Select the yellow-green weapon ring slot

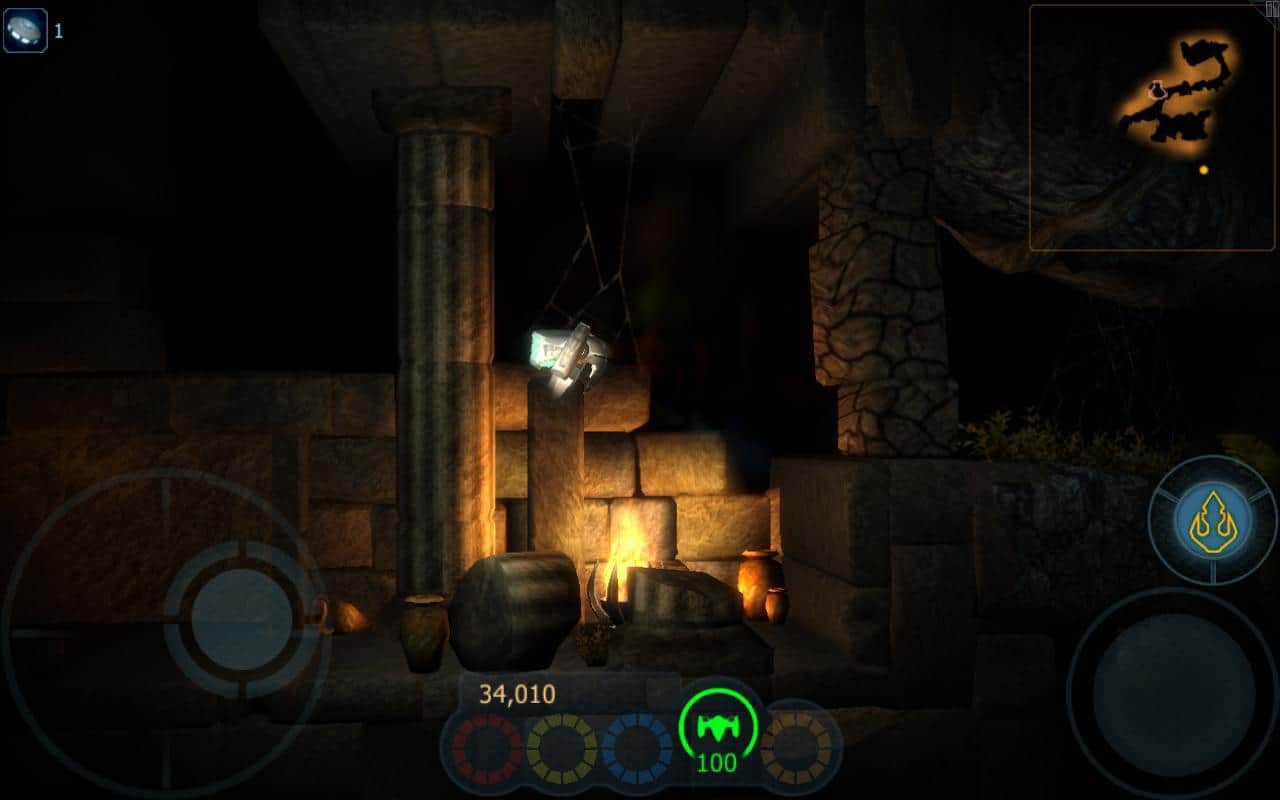click(561, 748)
